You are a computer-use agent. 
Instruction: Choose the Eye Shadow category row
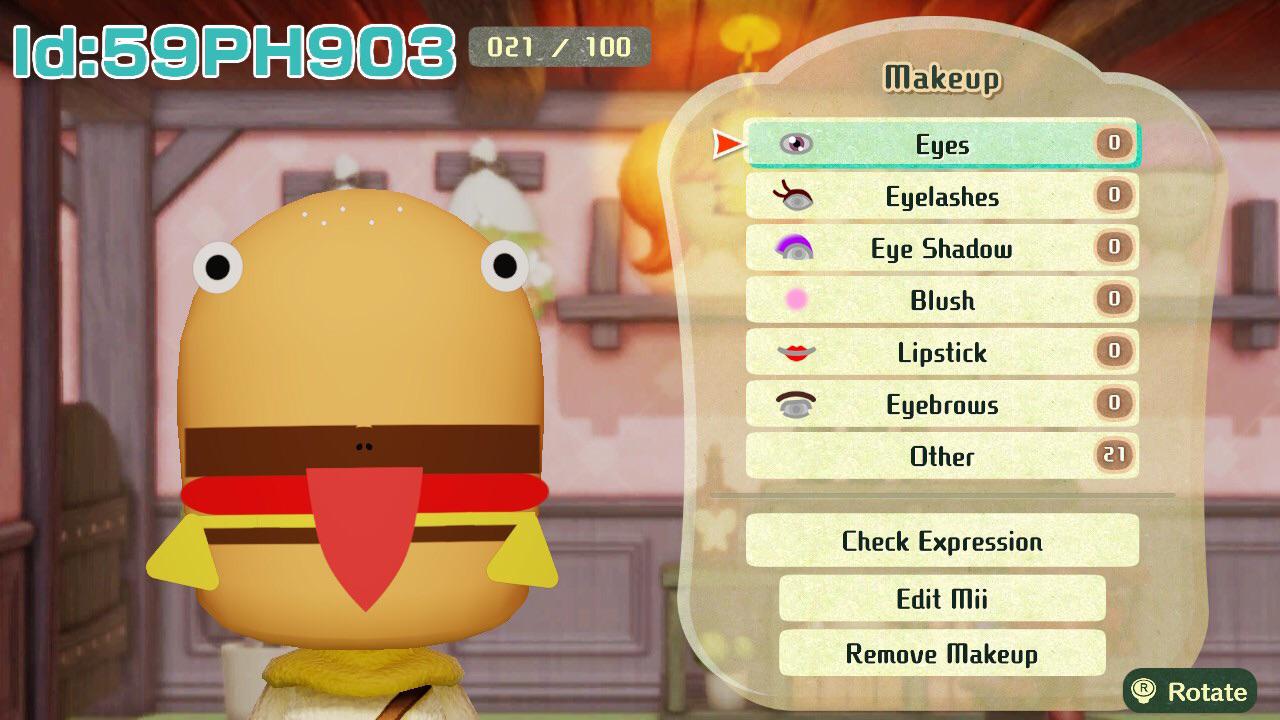(940, 248)
